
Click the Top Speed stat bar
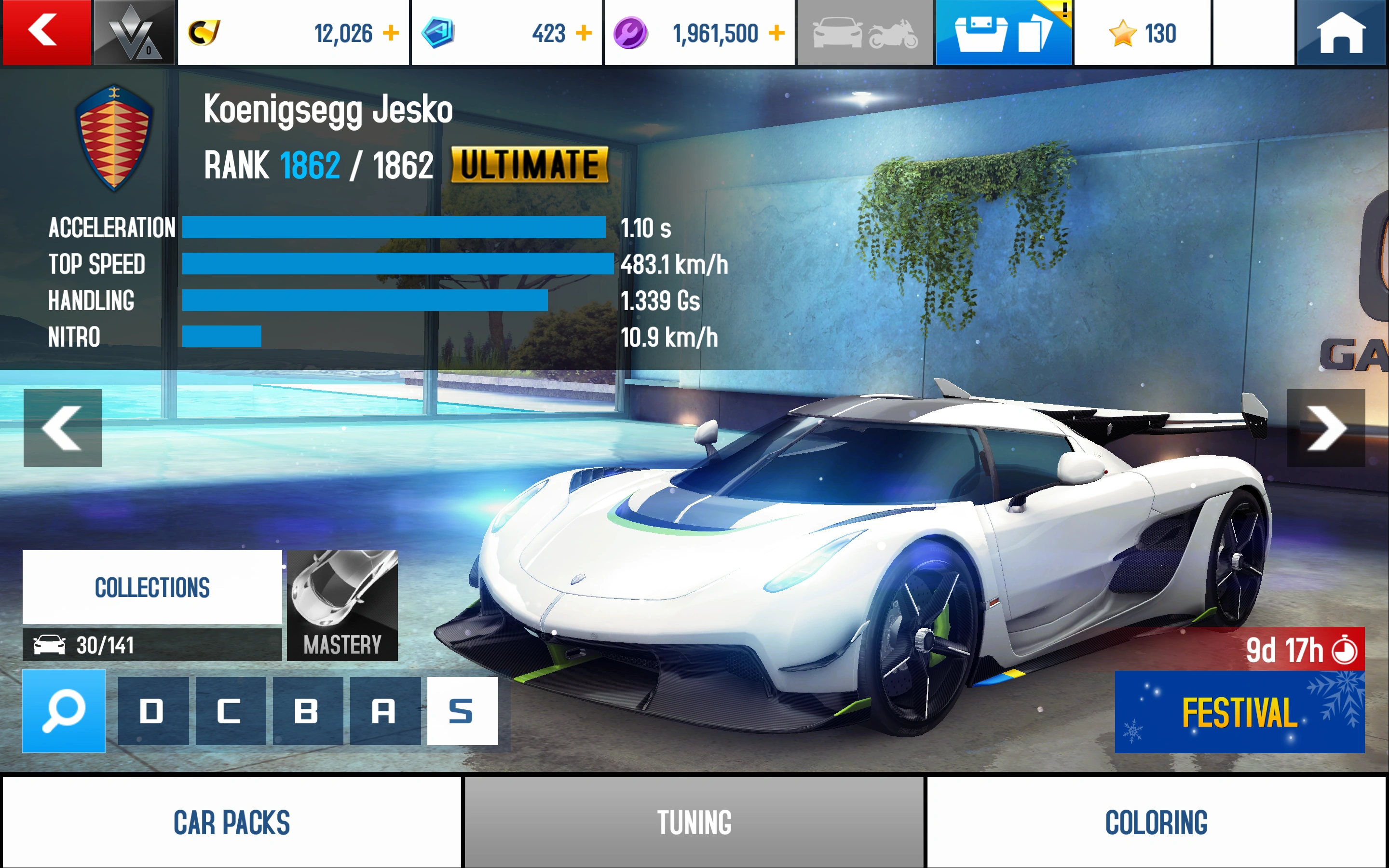click(396, 265)
